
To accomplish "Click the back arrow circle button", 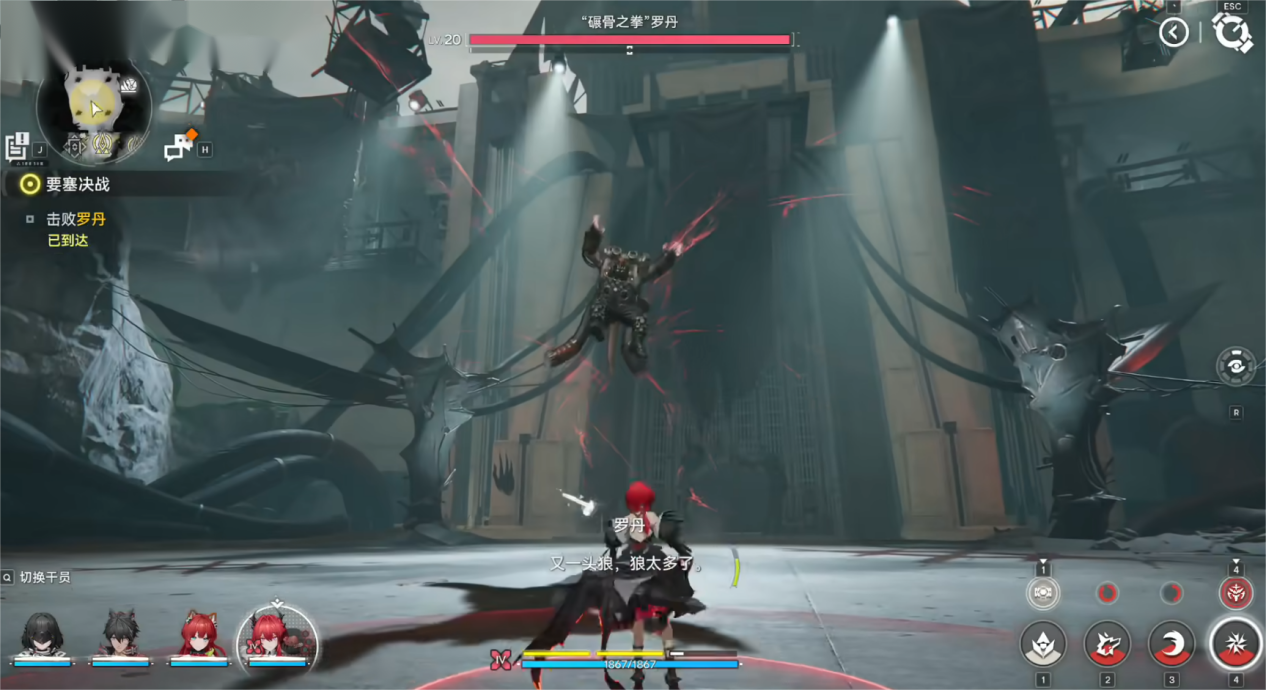I will pyautogui.click(x=1173, y=33).
